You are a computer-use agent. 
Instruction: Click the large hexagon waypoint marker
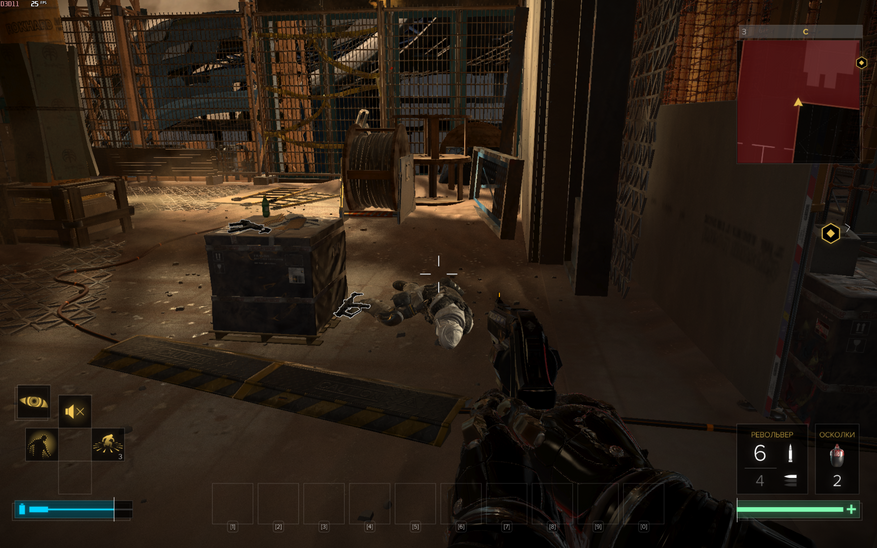tap(830, 234)
